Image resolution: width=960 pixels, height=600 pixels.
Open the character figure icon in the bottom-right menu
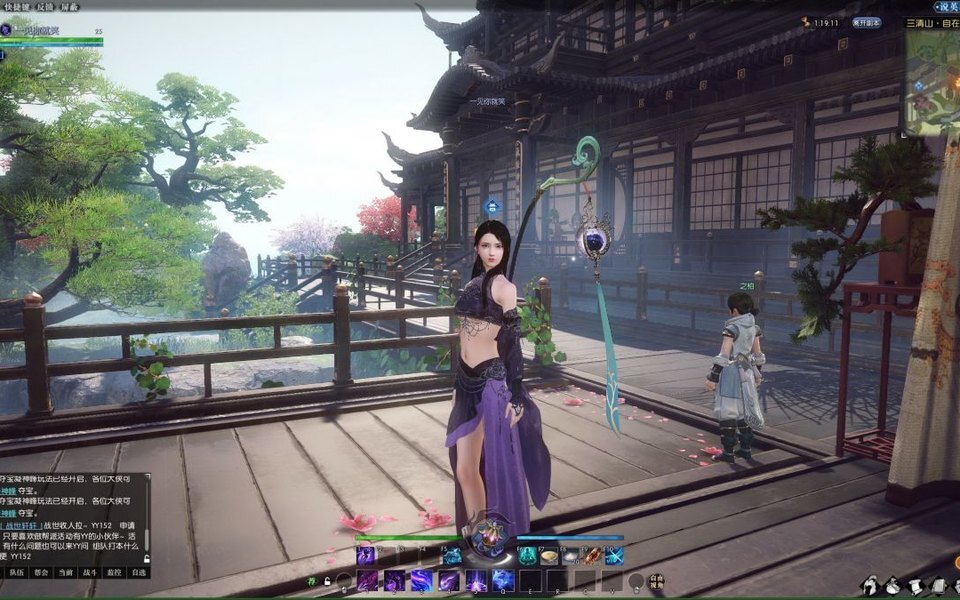click(x=871, y=584)
